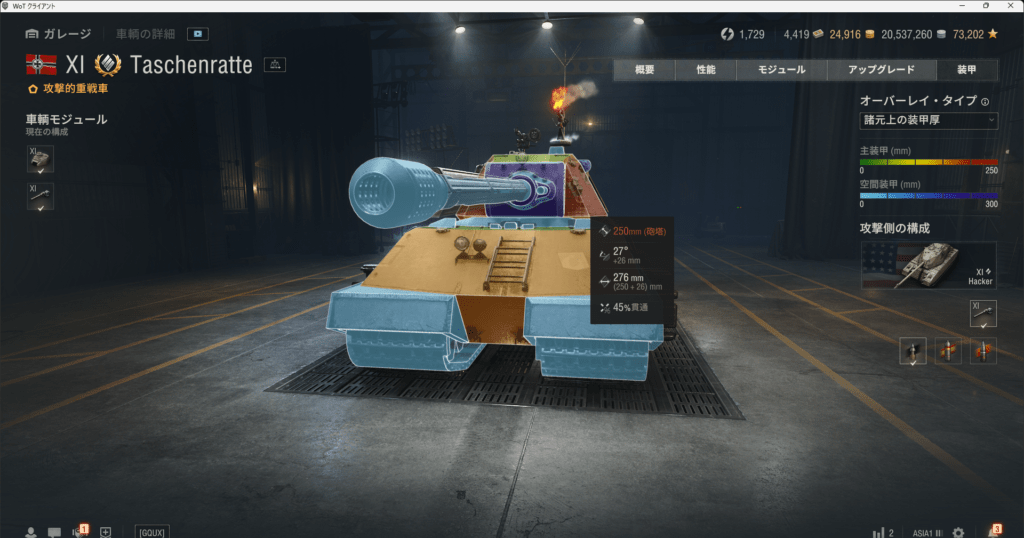
Task: Select the gun module slot on left
Action: tap(40, 196)
